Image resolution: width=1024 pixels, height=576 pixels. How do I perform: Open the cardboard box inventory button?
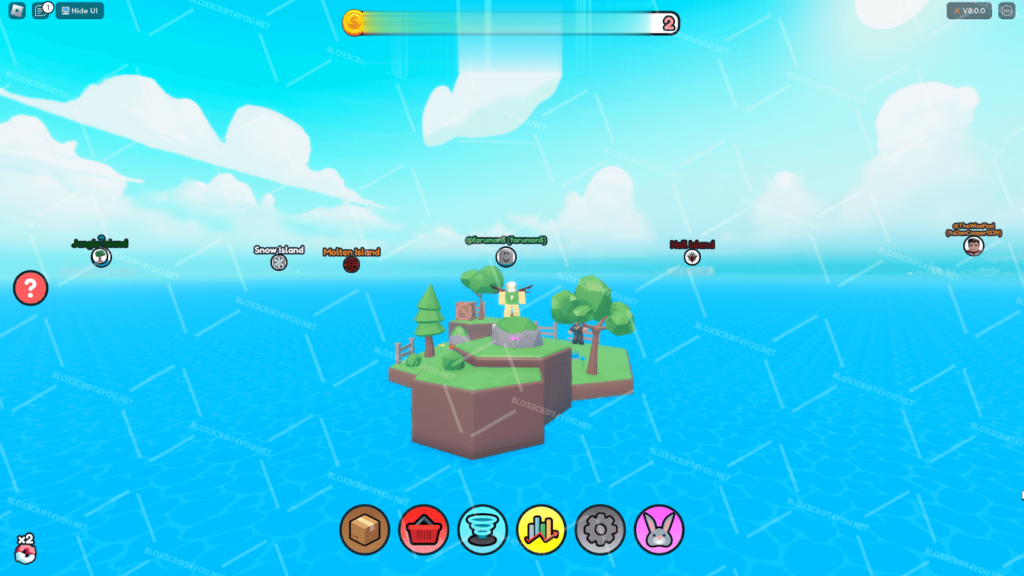tap(365, 529)
